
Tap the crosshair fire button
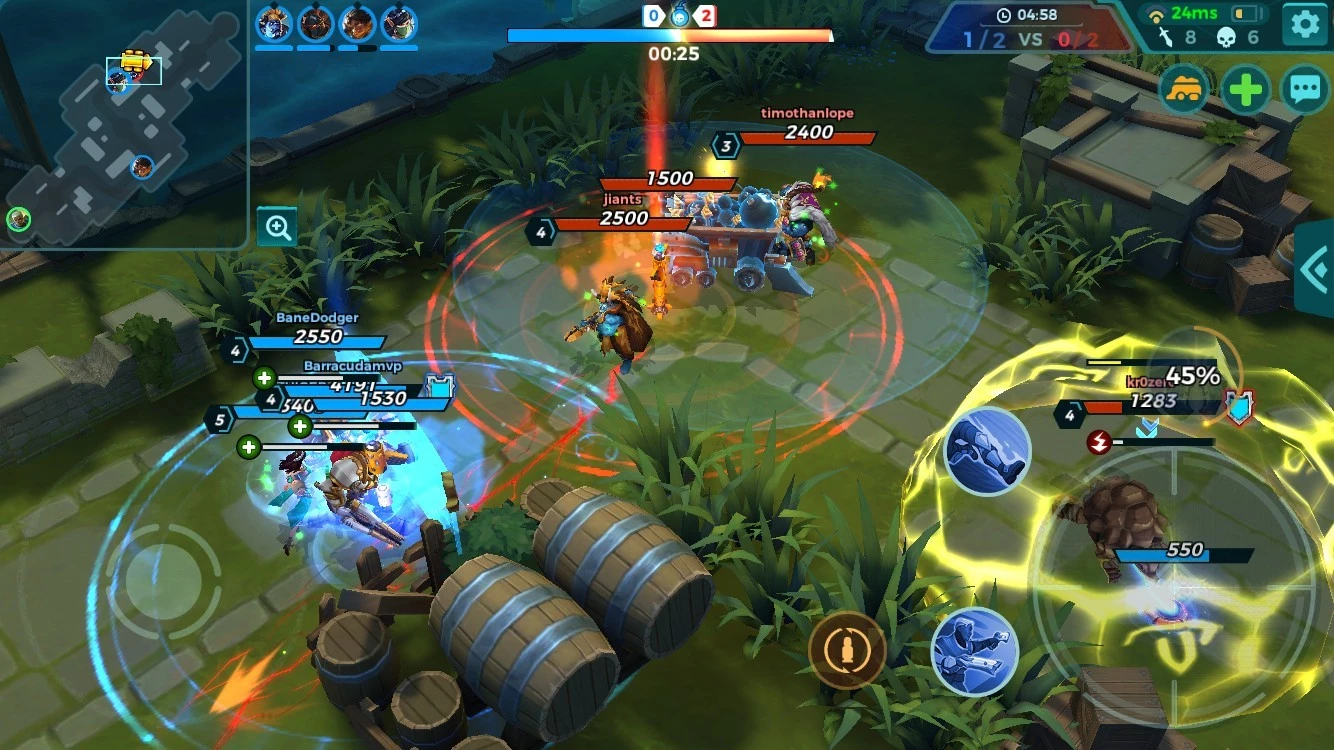[x=1172, y=590]
